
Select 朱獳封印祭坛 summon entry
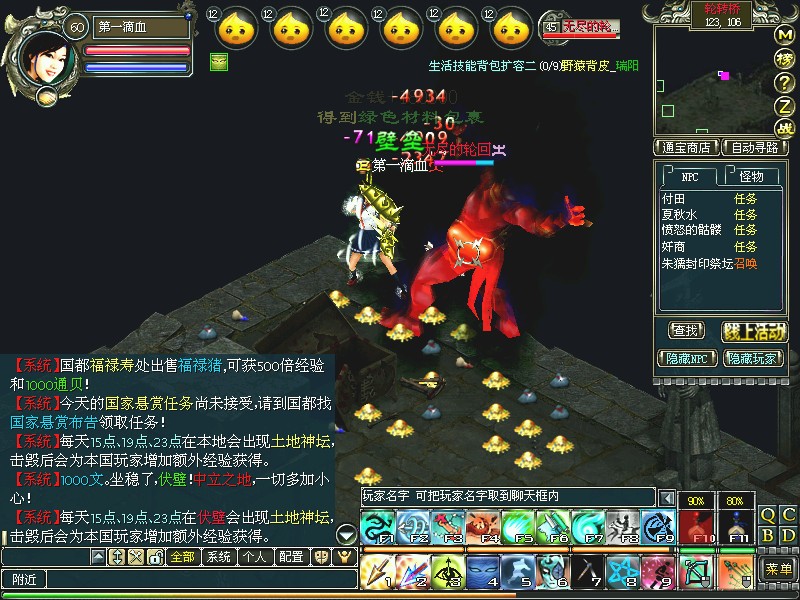pos(698,263)
